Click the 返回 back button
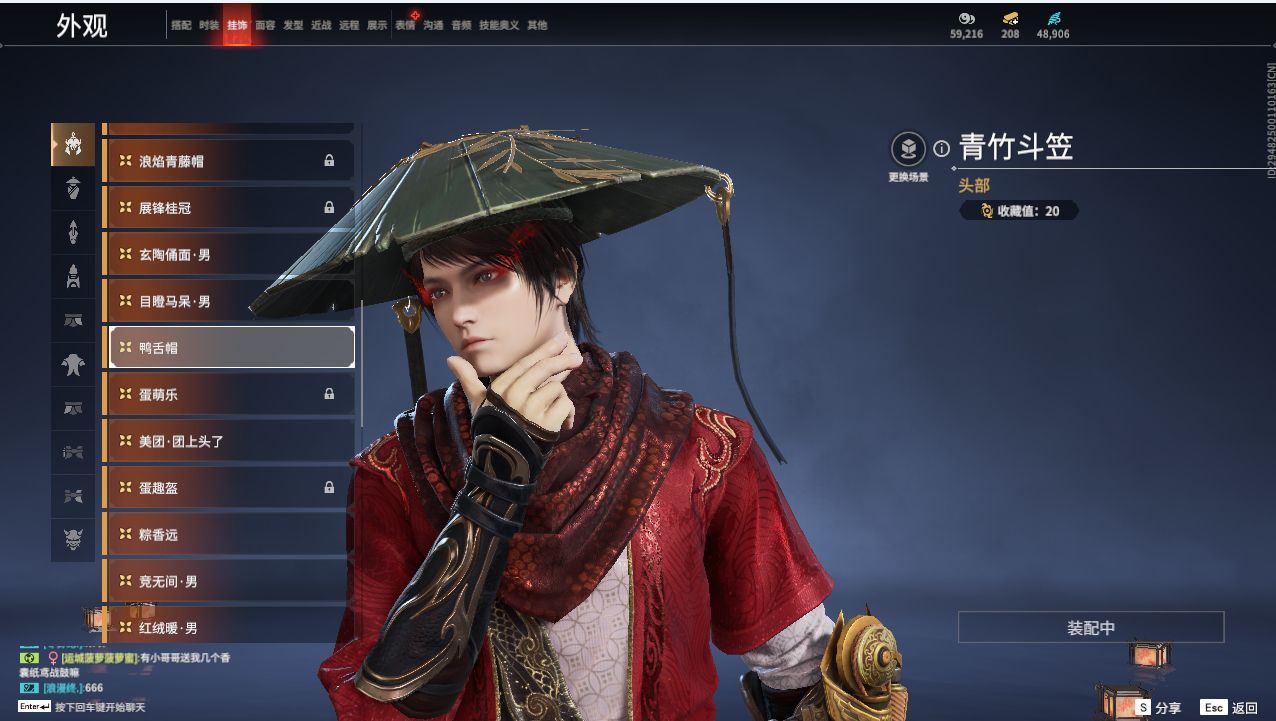Viewport: 1276px width, 721px height. point(1231,707)
